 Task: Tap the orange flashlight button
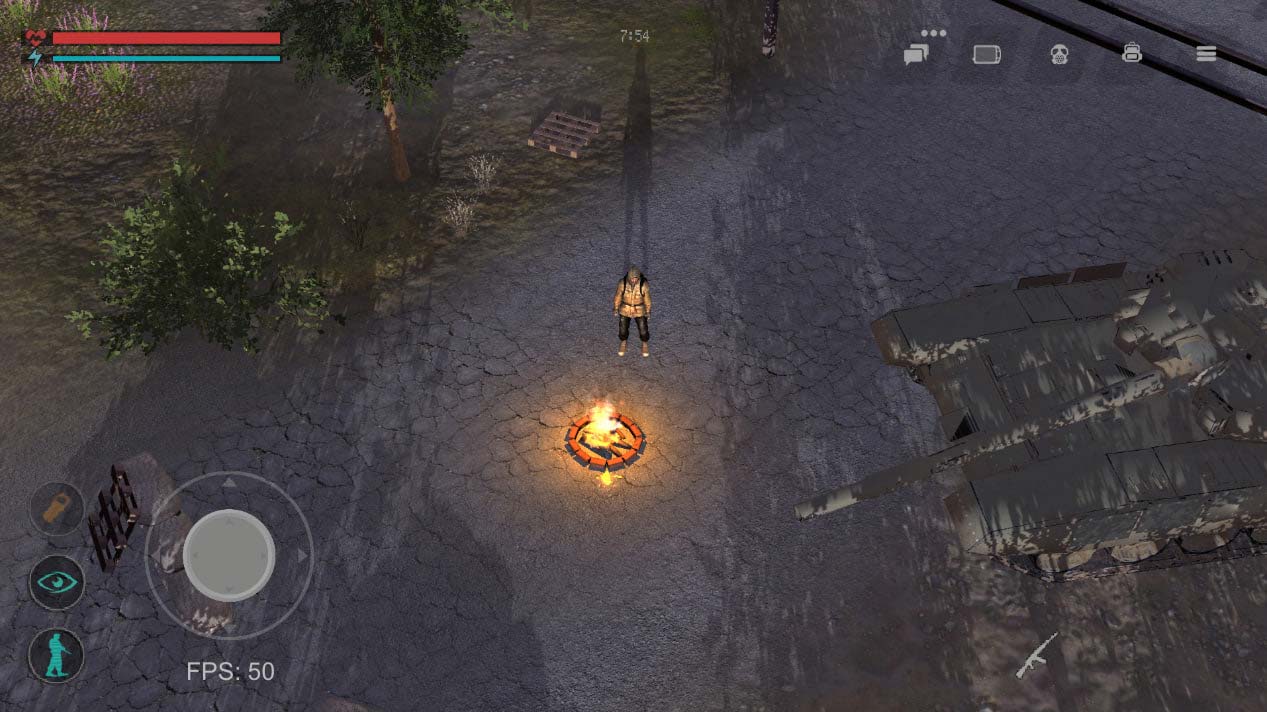point(57,508)
